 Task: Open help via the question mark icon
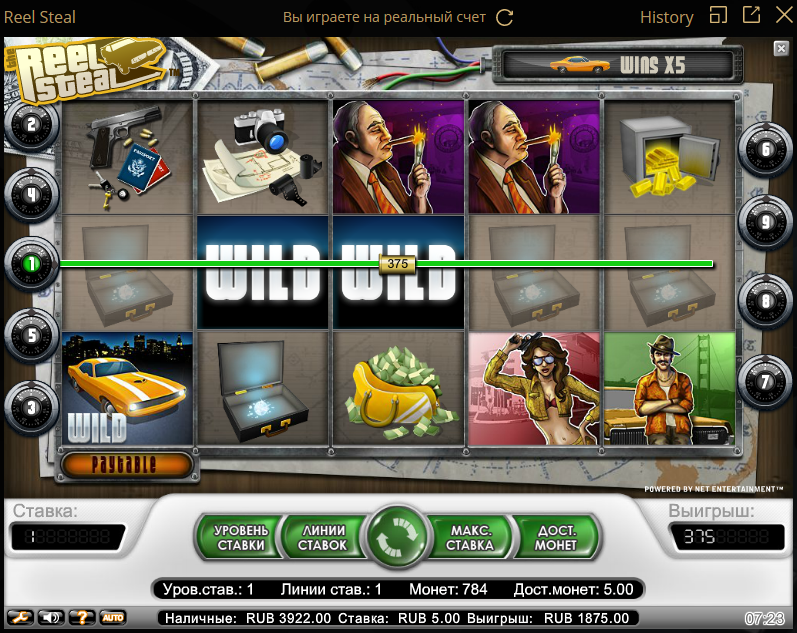tap(81, 617)
